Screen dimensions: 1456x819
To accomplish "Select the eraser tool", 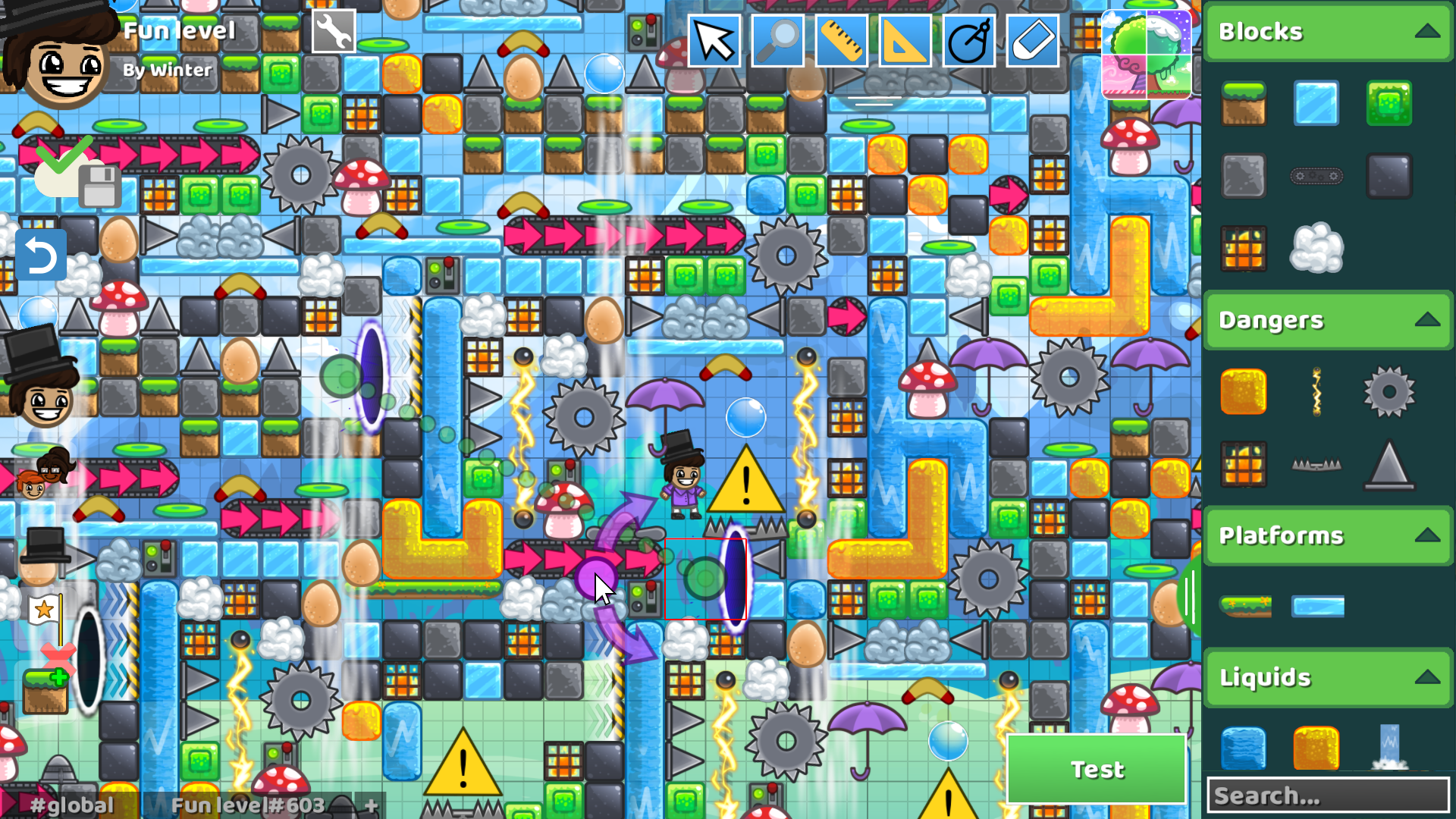I will pos(1032,42).
